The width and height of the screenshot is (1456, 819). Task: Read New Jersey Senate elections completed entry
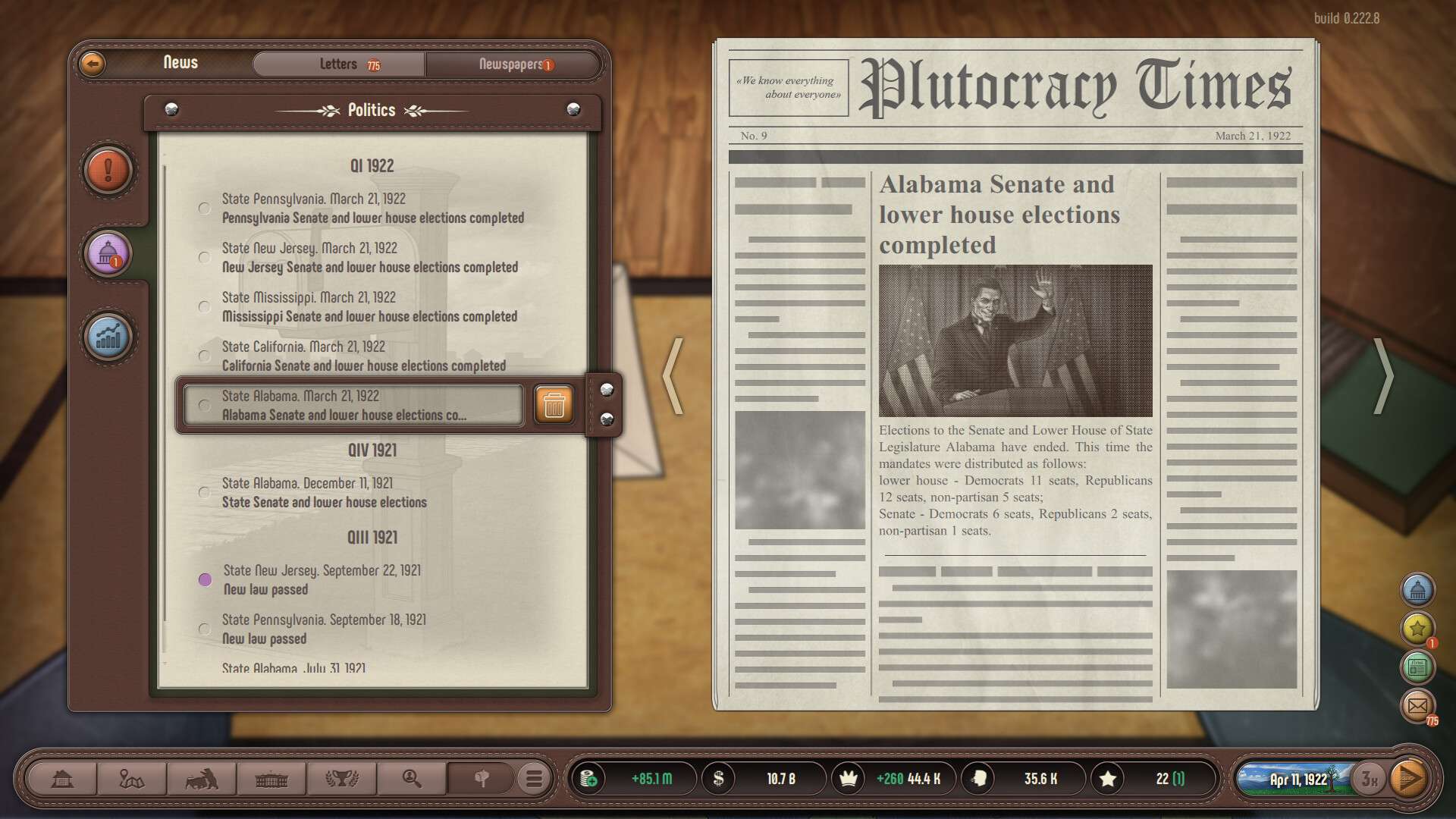click(x=369, y=258)
